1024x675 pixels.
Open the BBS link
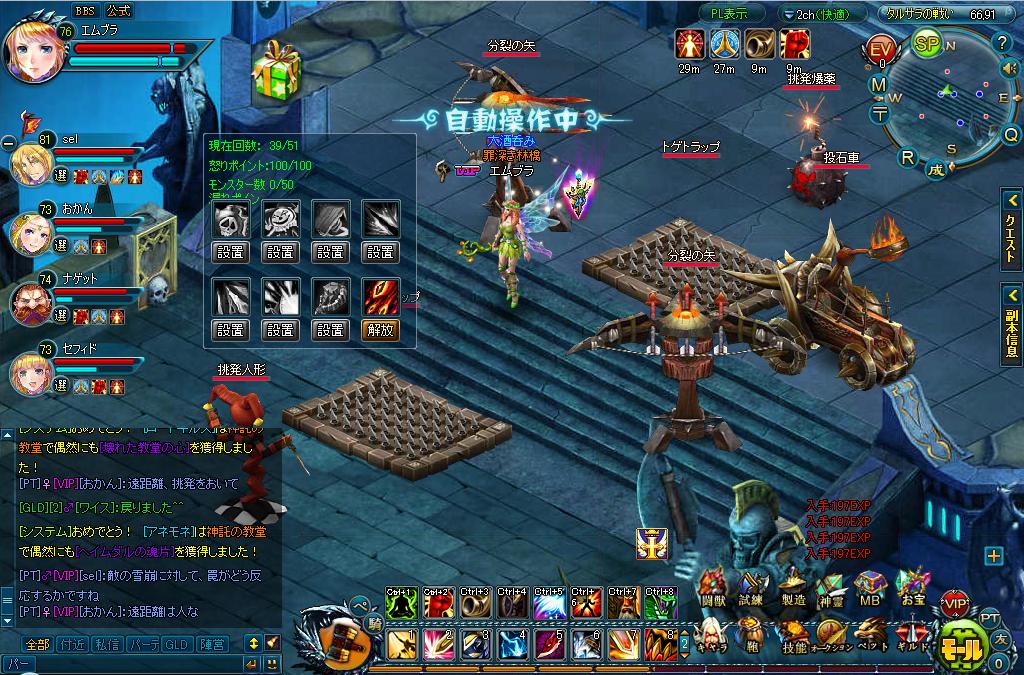click(x=84, y=10)
